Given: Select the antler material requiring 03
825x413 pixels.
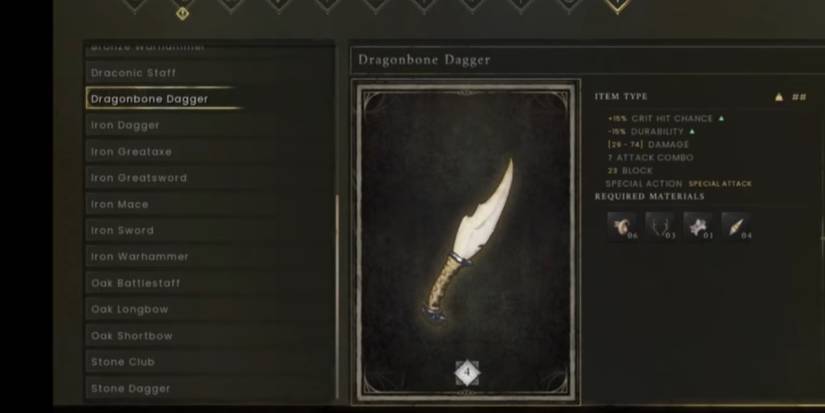Looking at the screenshot, I should (659, 226).
